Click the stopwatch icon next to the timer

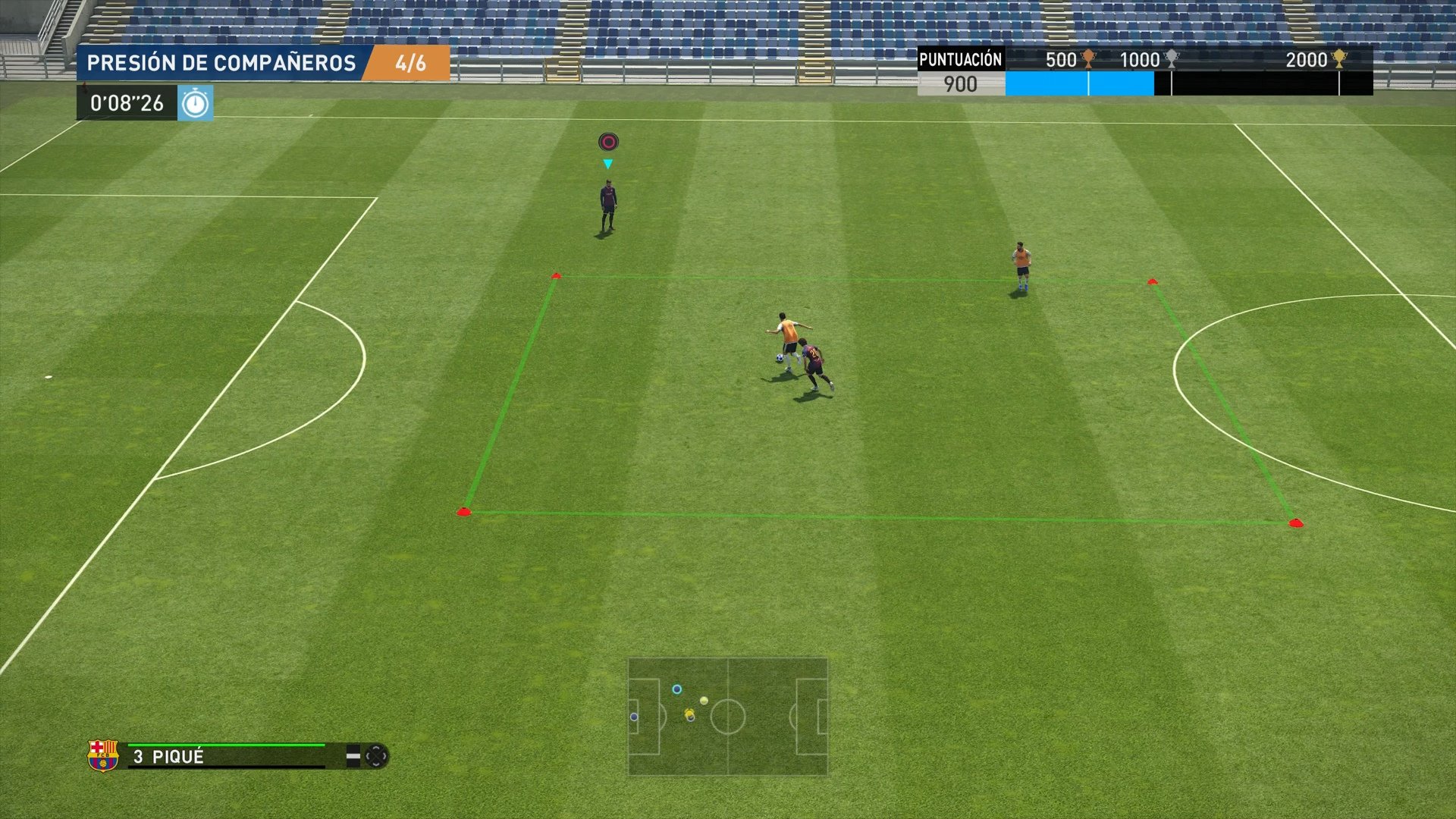pyautogui.click(x=196, y=101)
